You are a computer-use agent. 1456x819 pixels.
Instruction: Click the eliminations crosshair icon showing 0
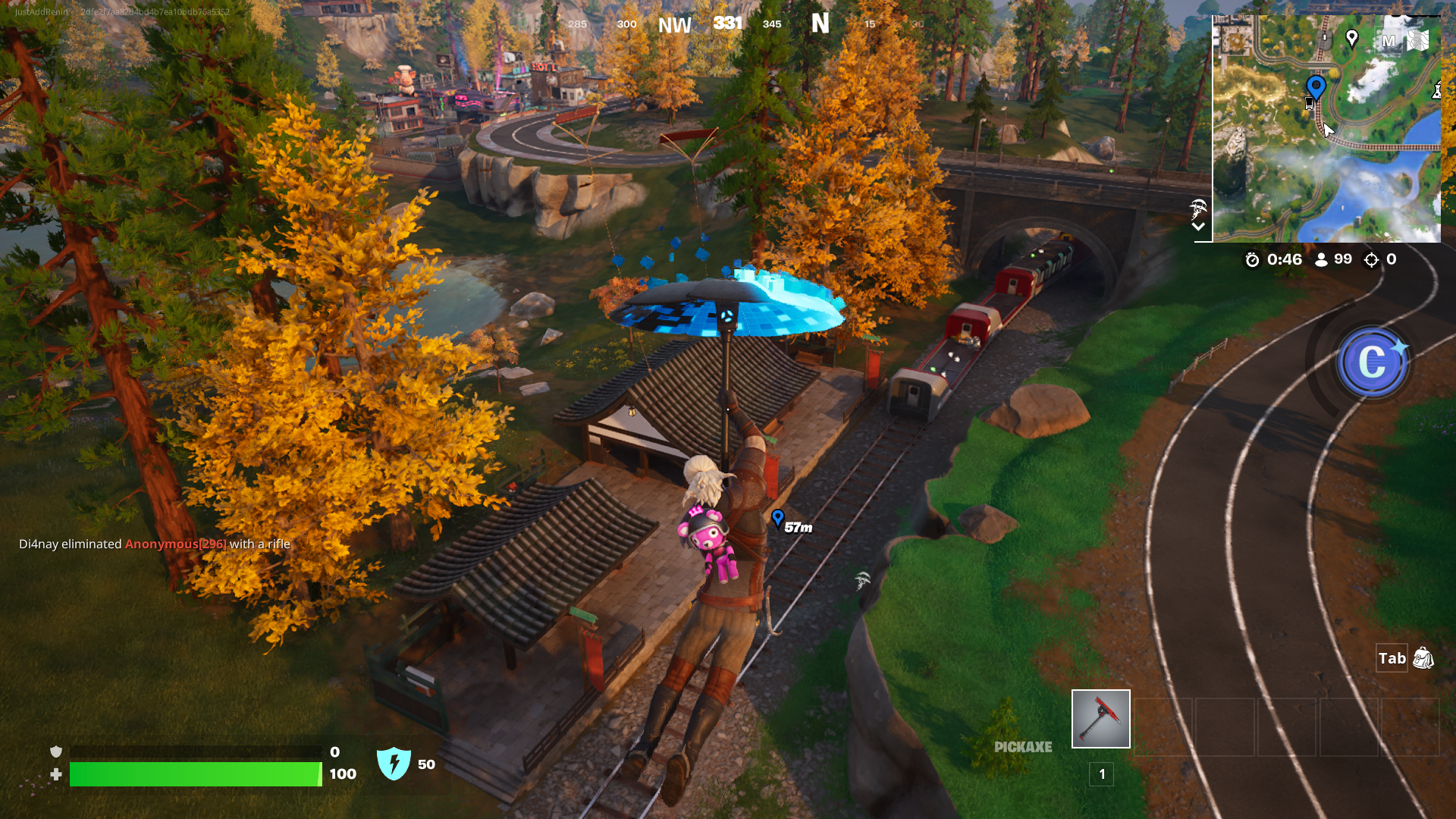[x=1371, y=259]
